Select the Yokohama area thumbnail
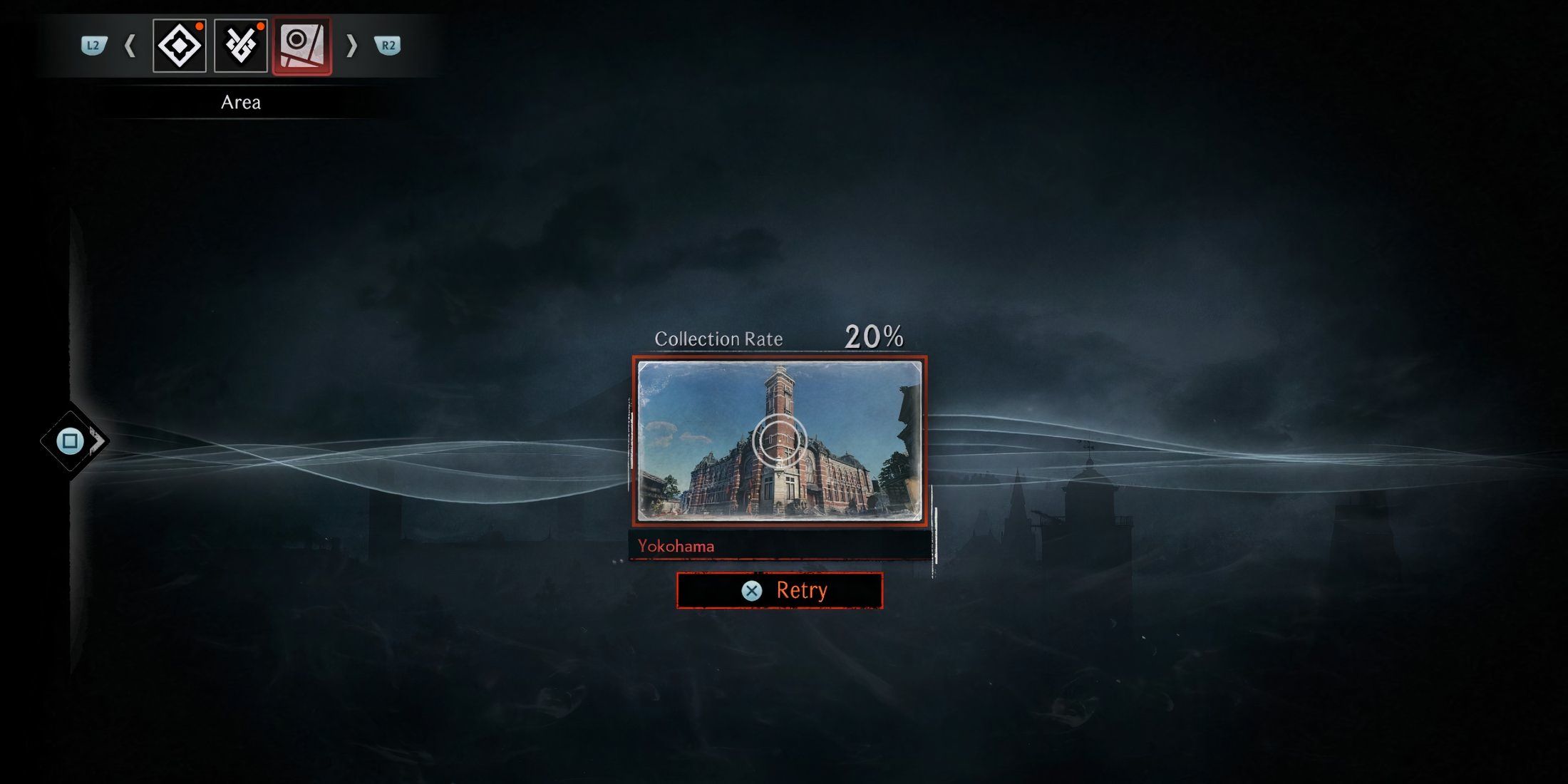 click(780, 440)
